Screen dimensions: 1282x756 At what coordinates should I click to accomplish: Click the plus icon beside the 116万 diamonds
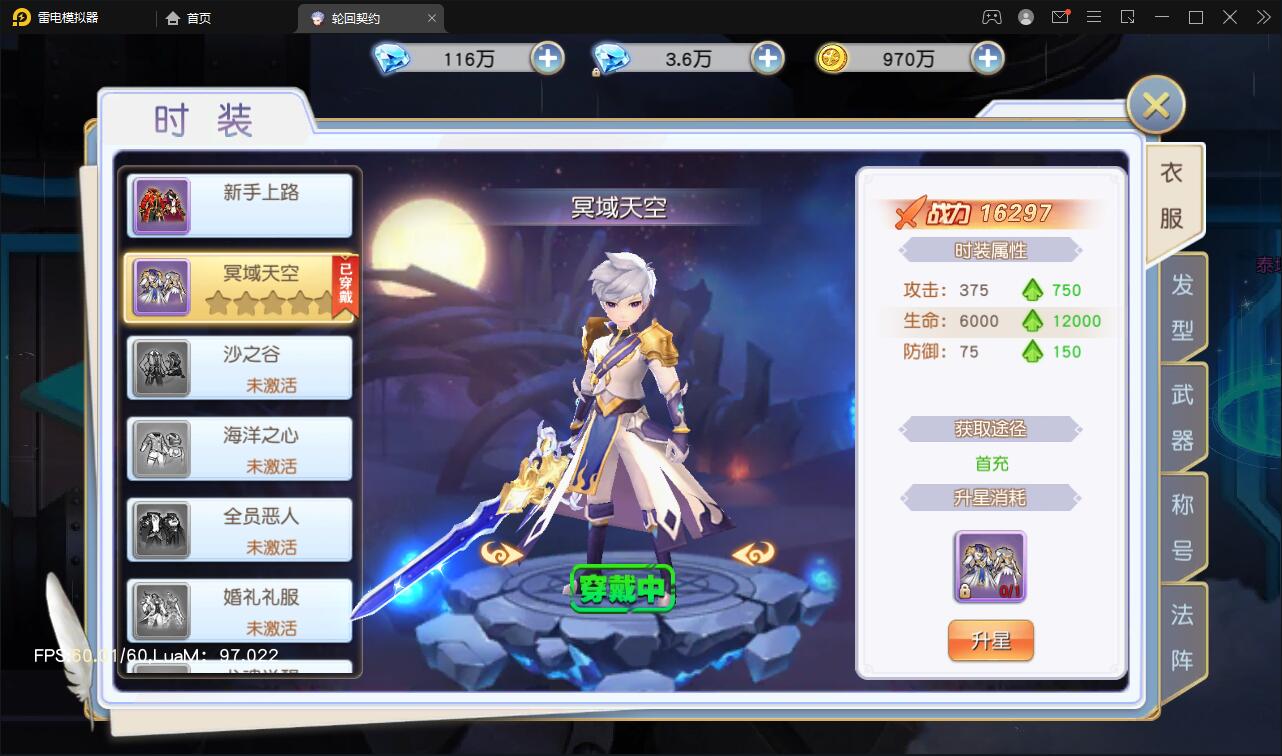pos(546,59)
